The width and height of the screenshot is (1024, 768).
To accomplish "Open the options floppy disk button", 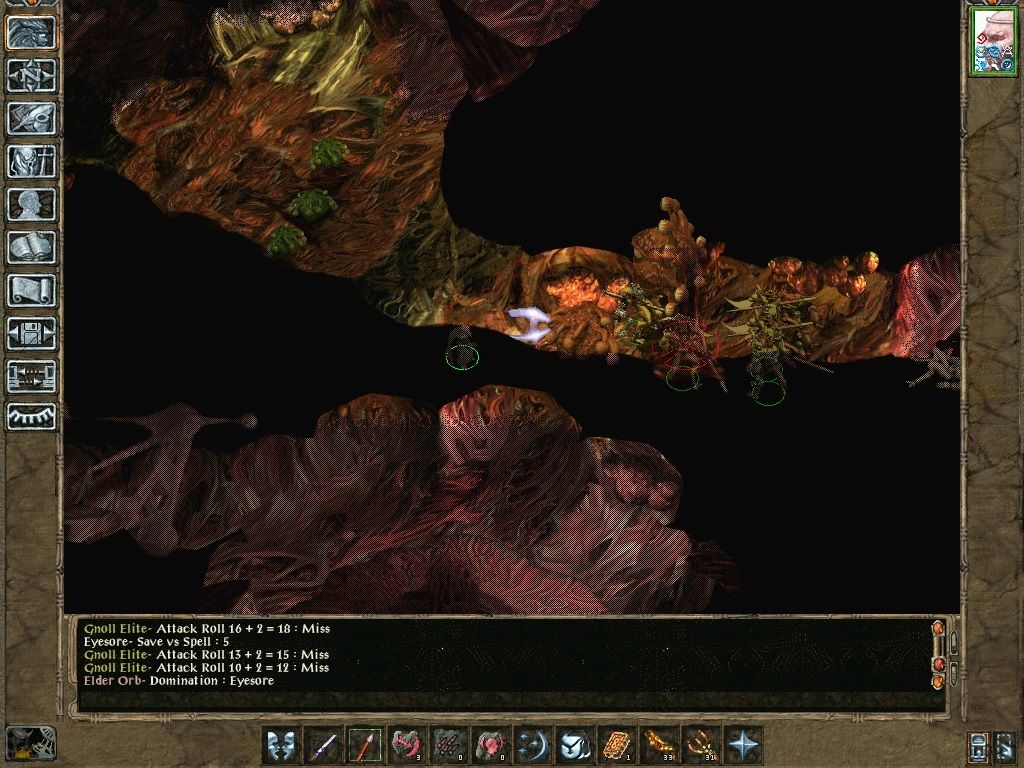I will tap(31, 333).
